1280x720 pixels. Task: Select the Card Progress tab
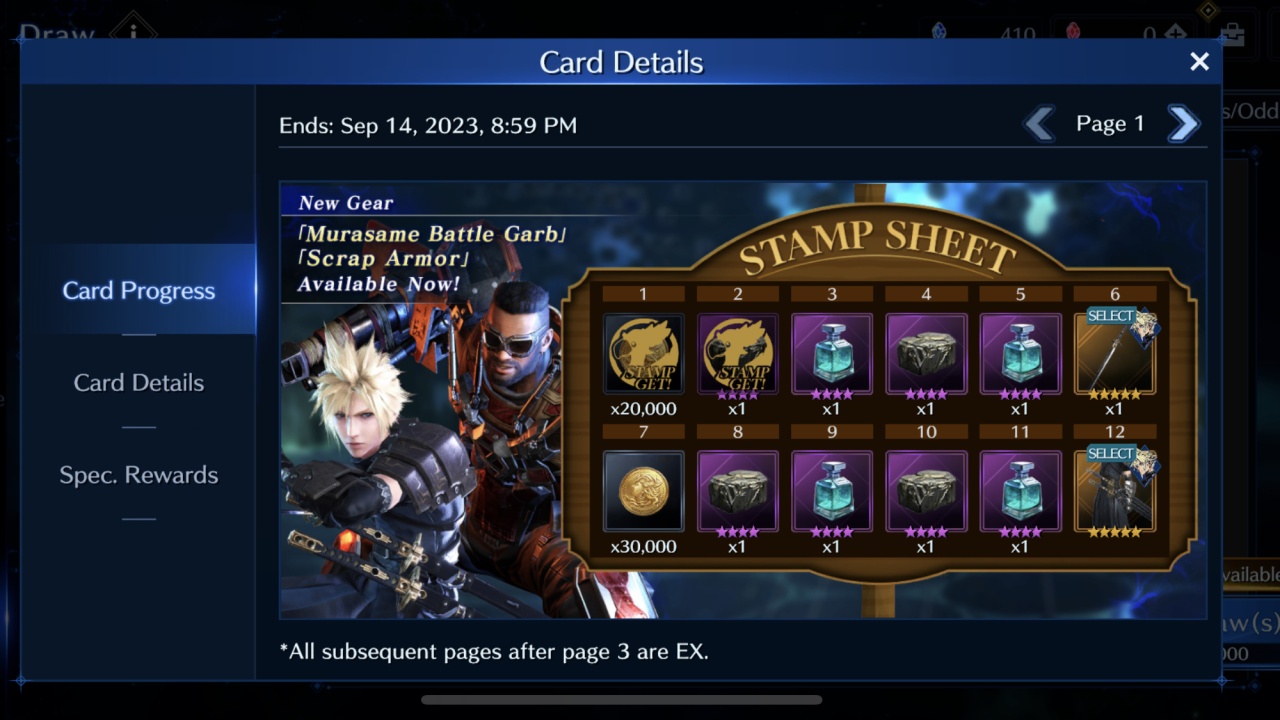[x=138, y=290]
